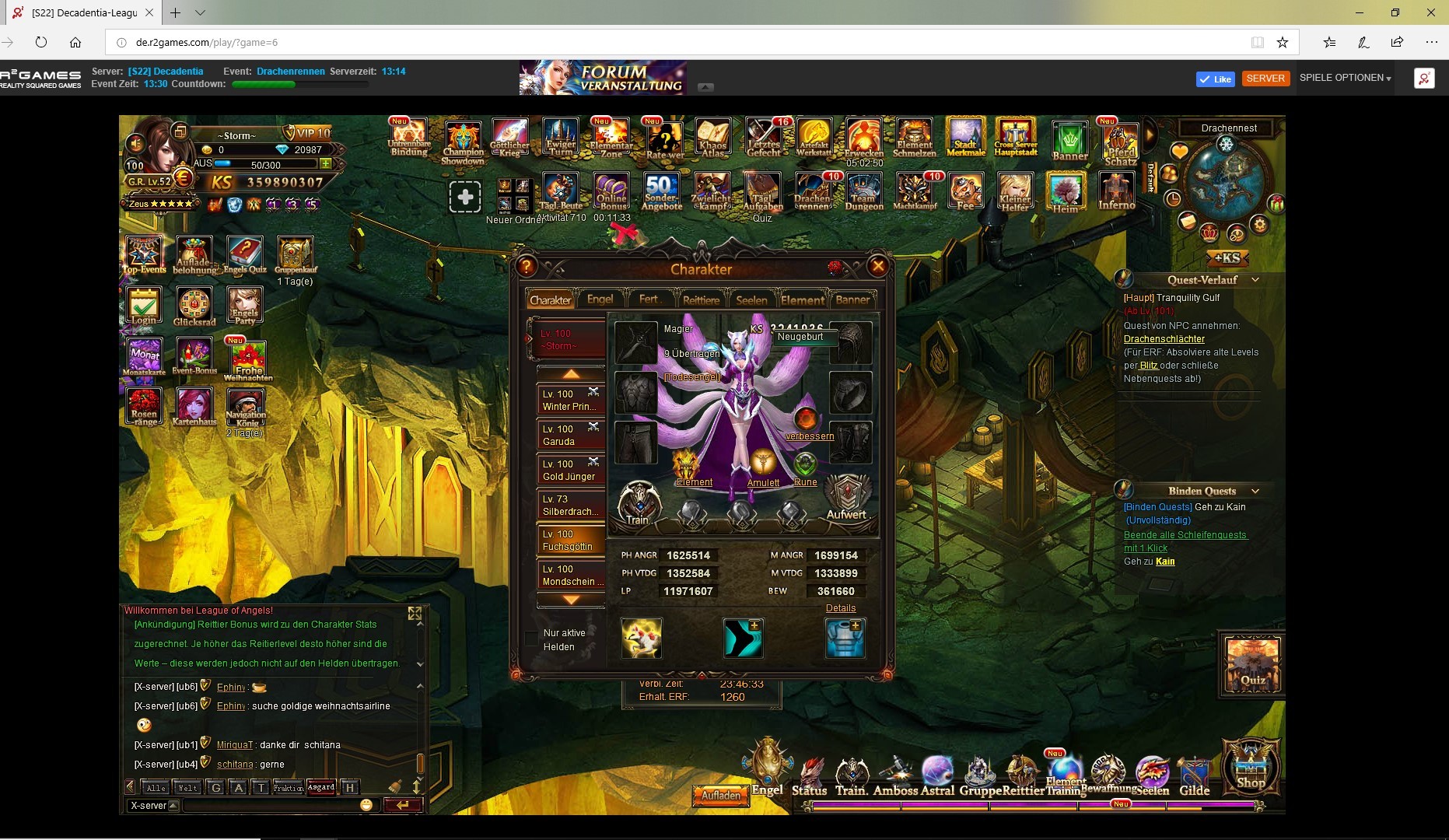Image resolution: width=1449 pixels, height=840 pixels.
Task: Open the Amulett slot
Action: tap(763, 468)
